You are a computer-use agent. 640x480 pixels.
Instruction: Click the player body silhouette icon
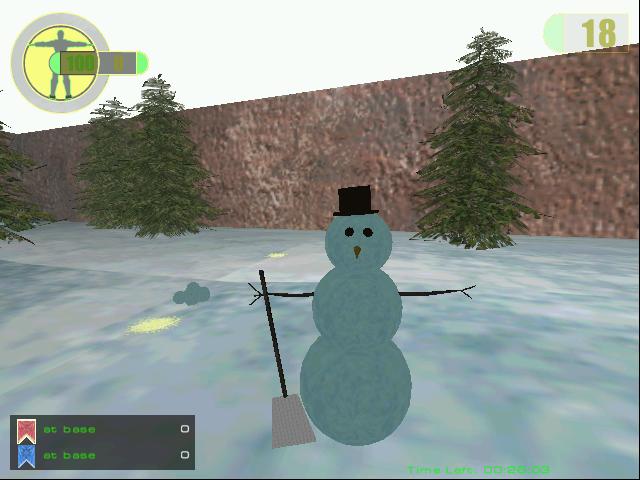coord(58,60)
